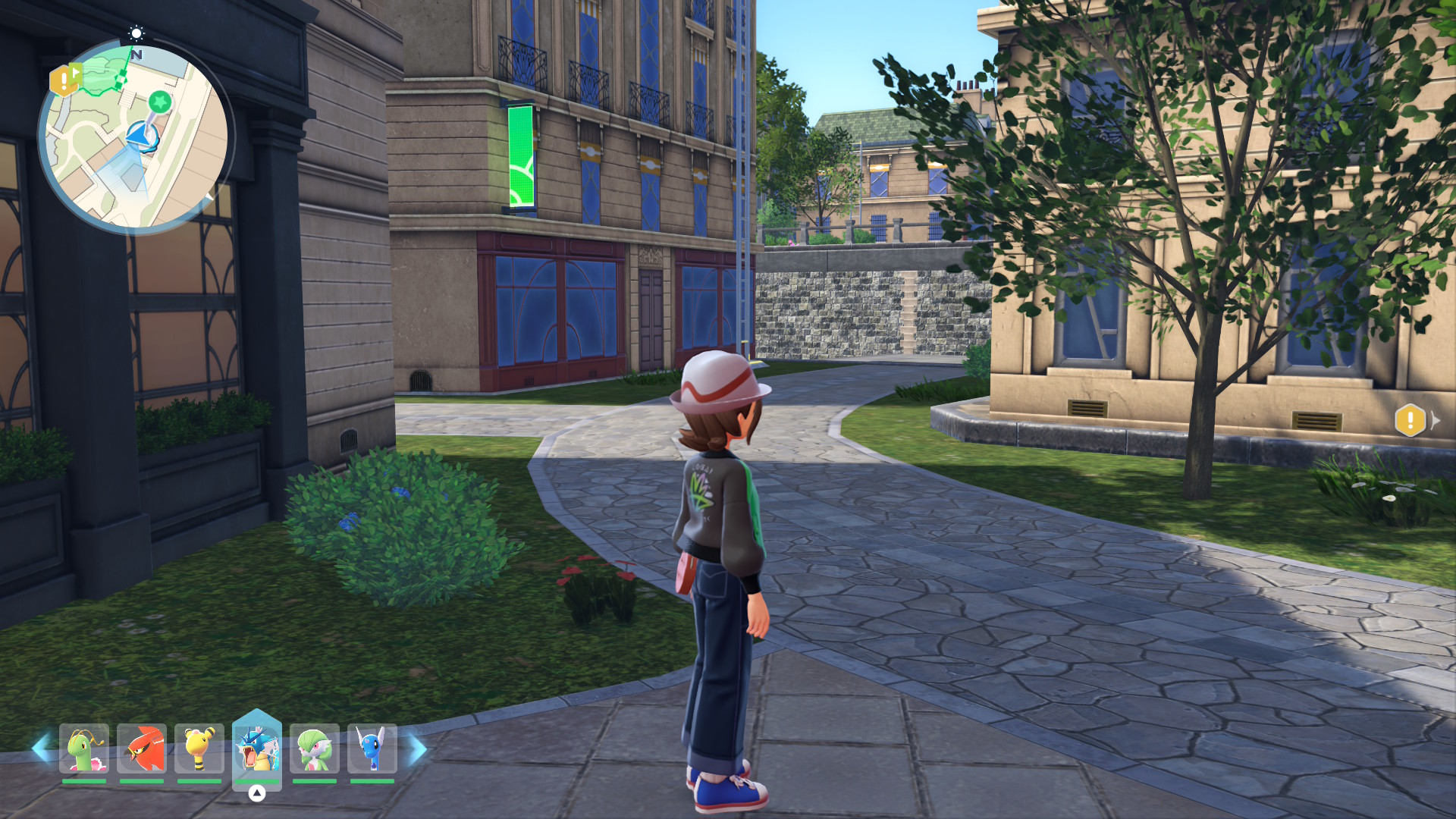
Task: Switch to Gardevoir in the party
Action: [315, 748]
